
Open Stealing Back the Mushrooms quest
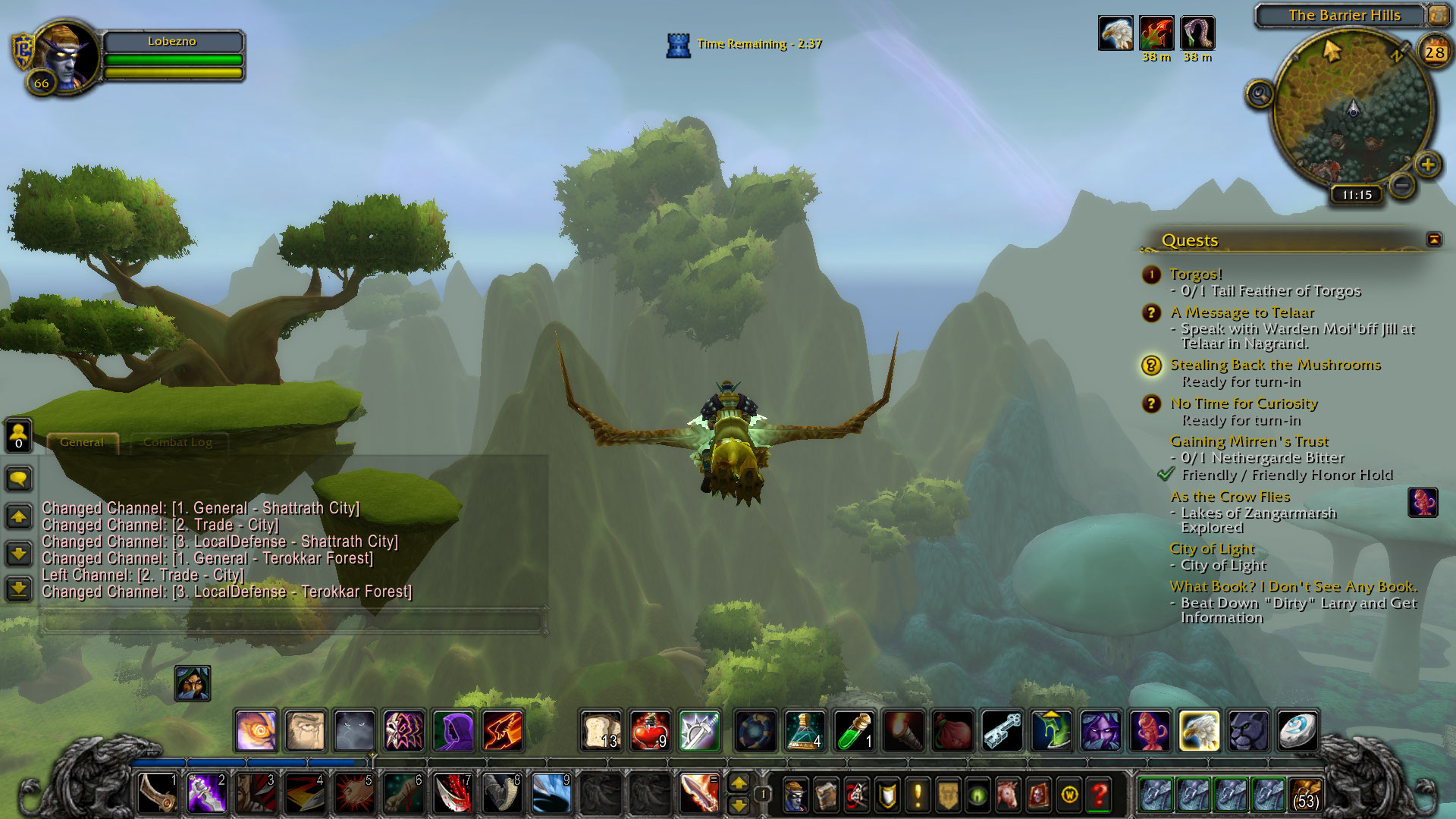pos(1275,365)
